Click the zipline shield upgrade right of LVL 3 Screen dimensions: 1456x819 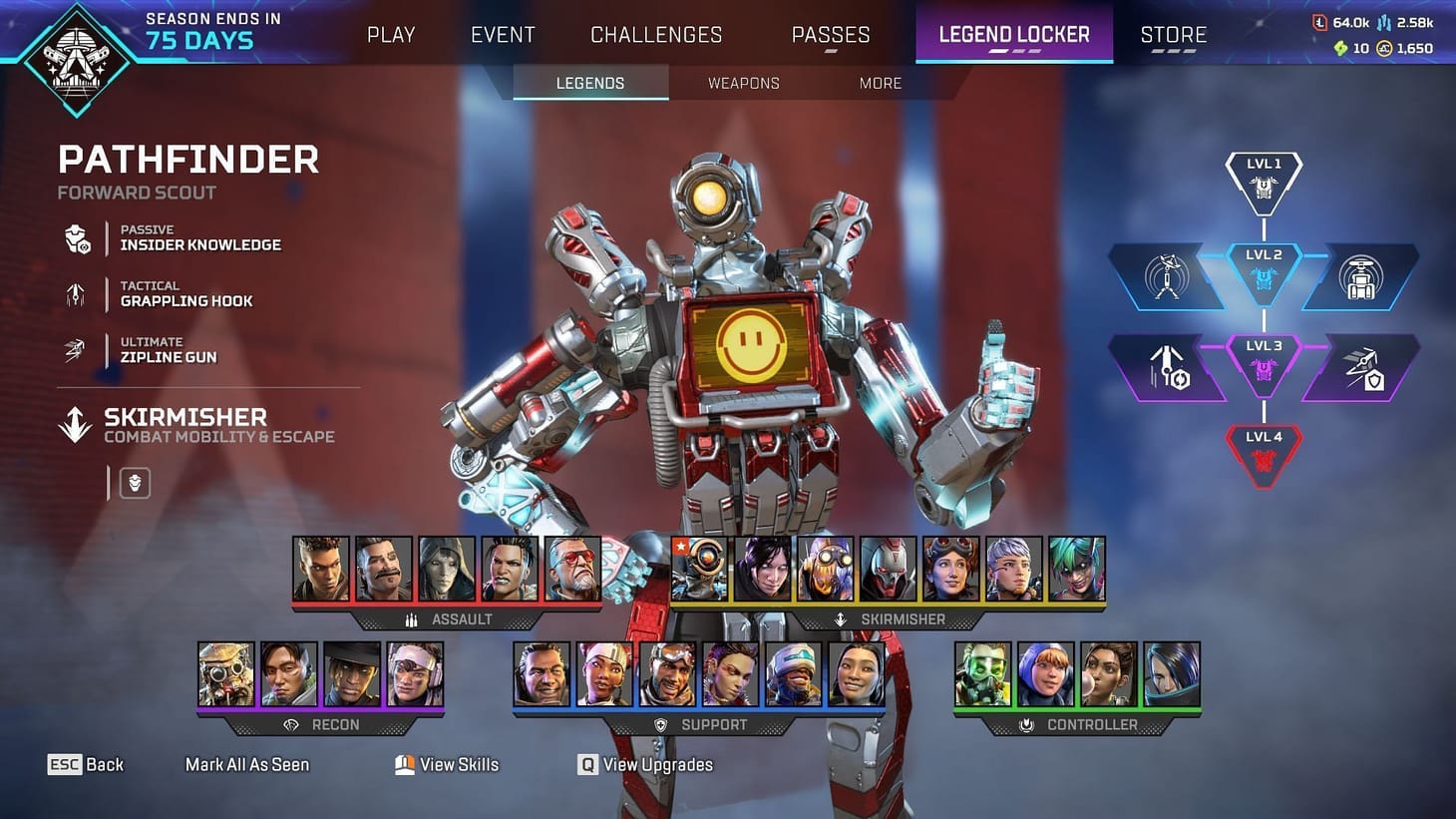(x=1360, y=367)
